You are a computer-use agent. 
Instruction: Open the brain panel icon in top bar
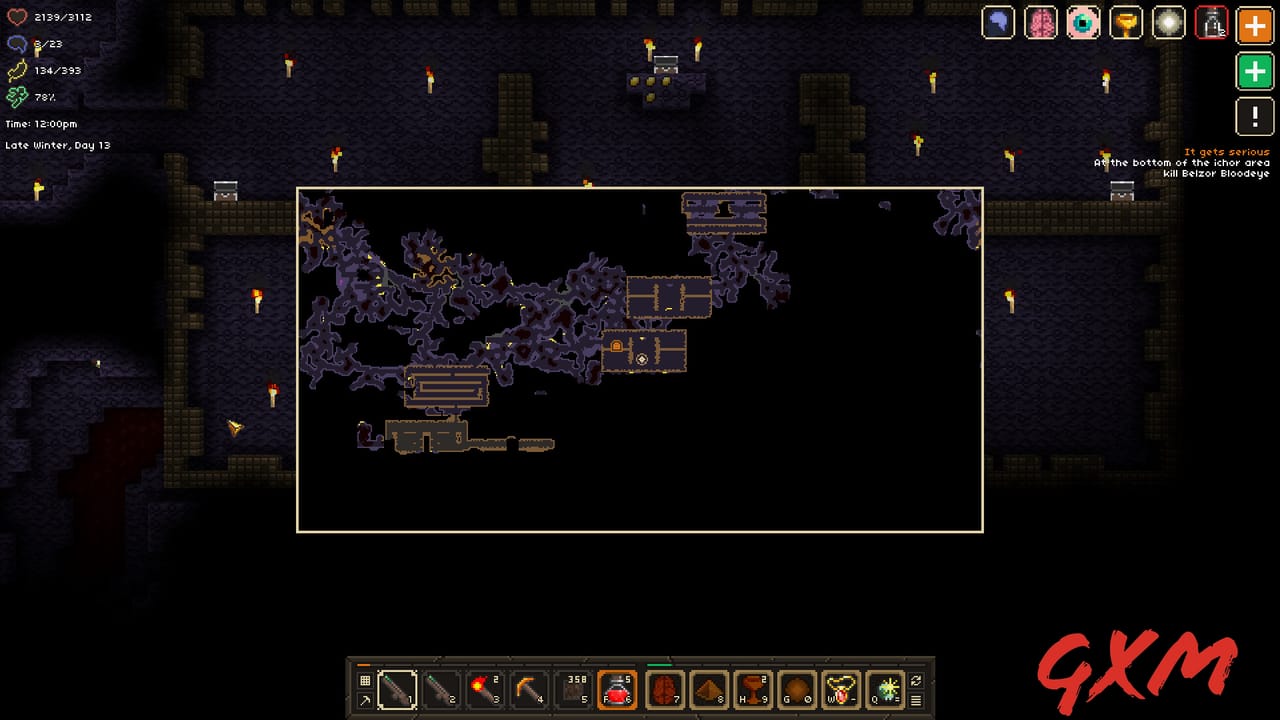1041,22
